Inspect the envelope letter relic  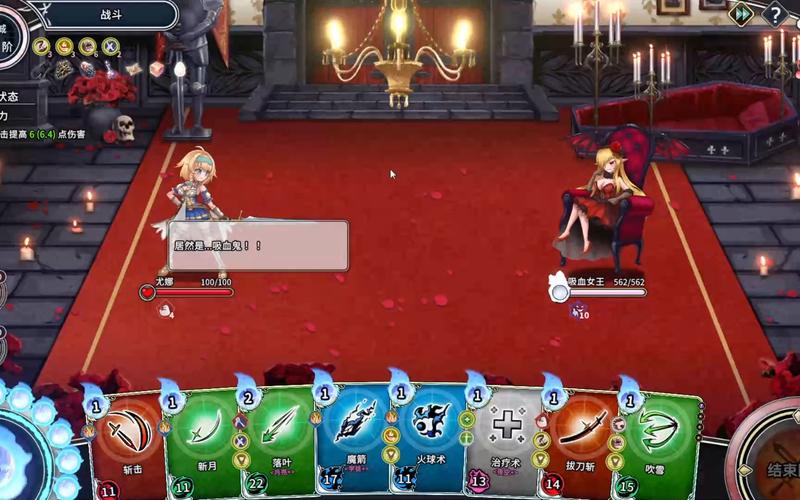[133, 69]
